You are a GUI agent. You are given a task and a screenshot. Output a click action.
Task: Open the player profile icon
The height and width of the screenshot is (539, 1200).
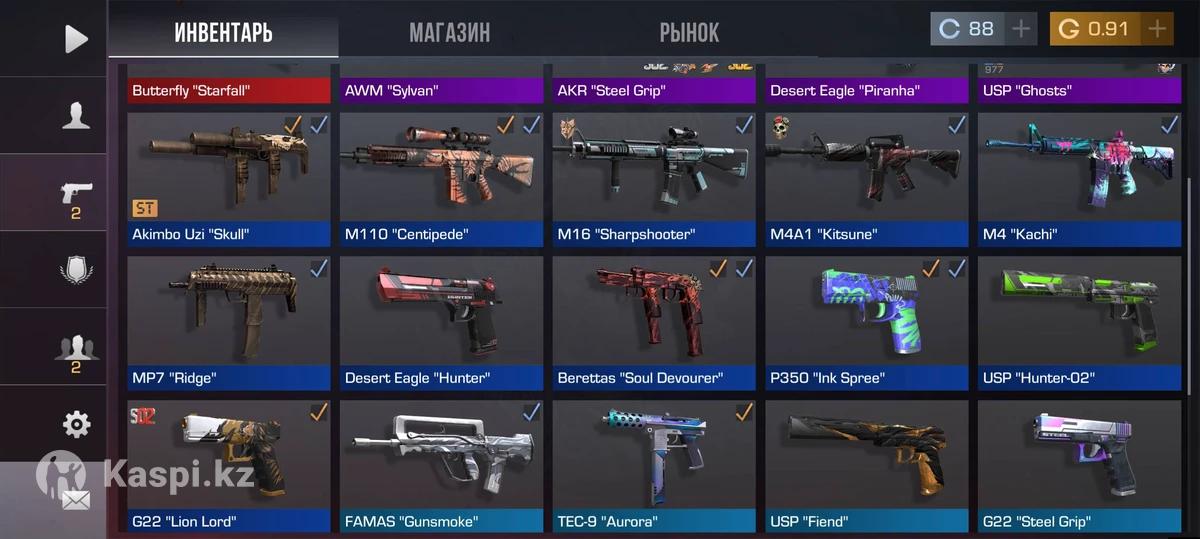point(76,116)
